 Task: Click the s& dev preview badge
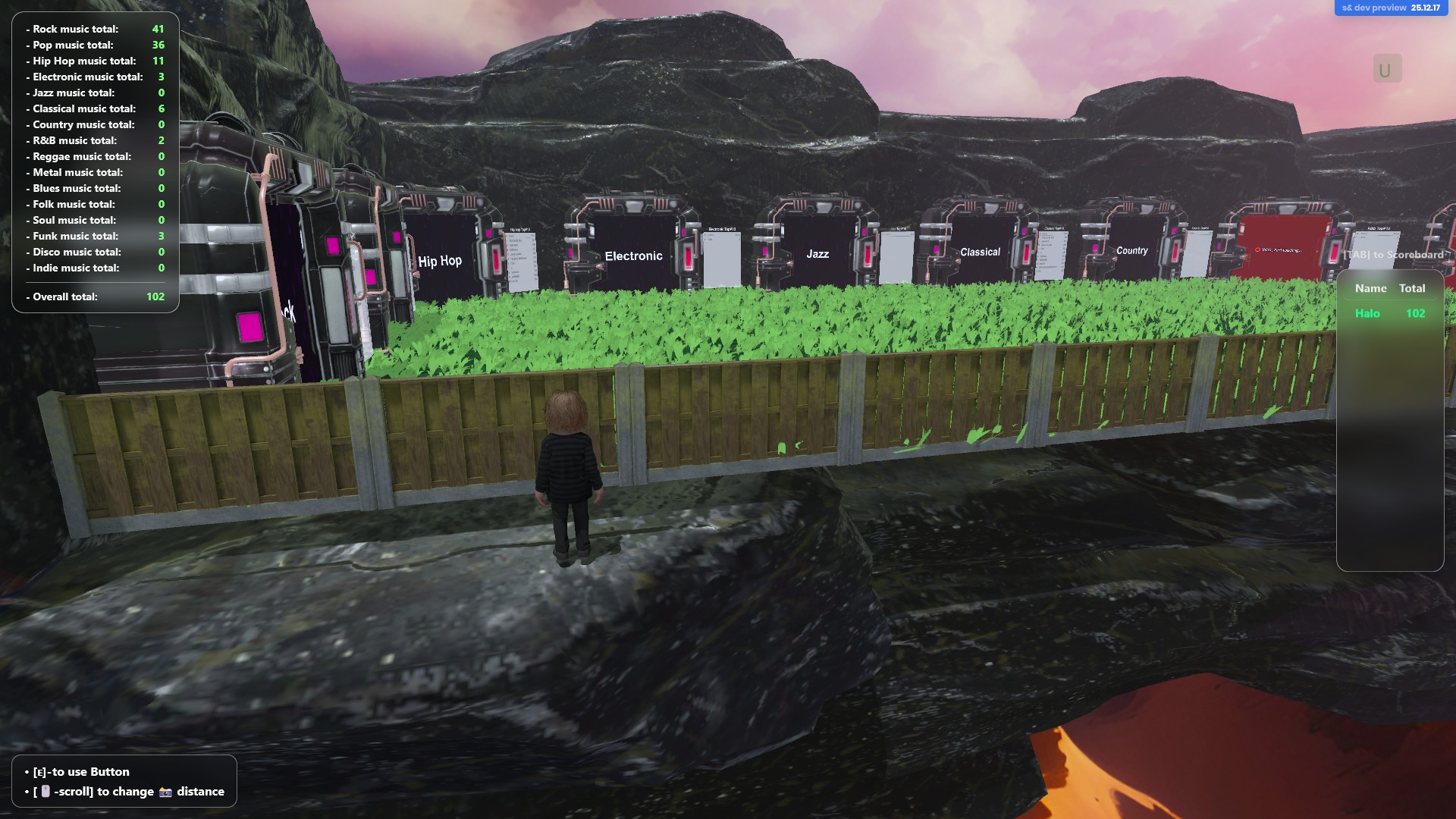[1390, 8]
